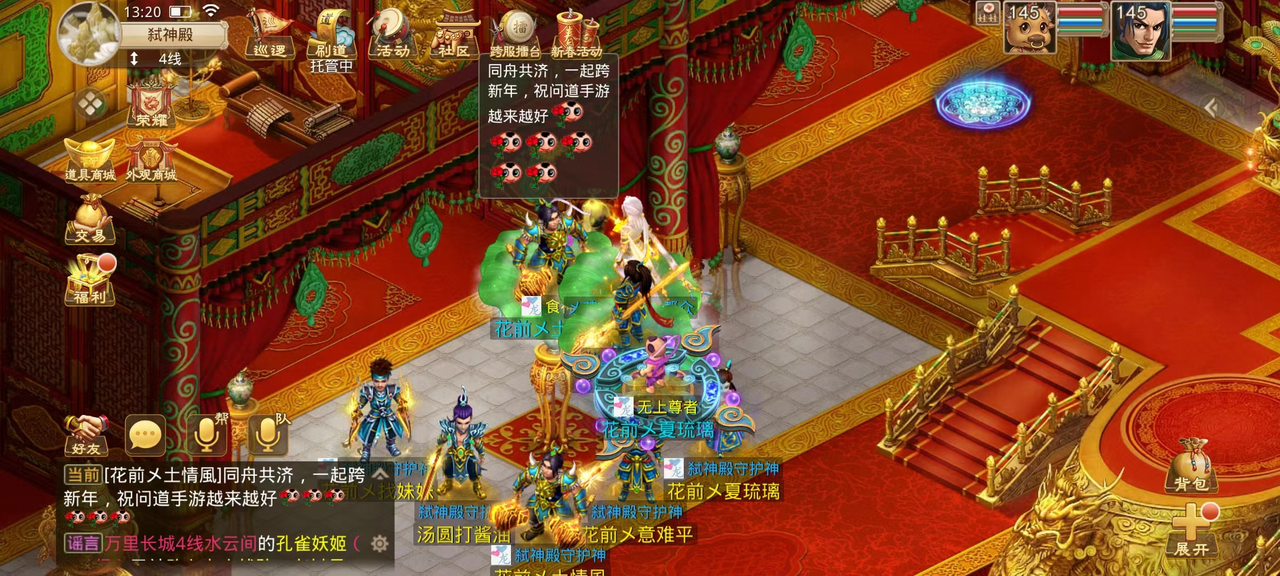The image size is (1280, 576).
Task: Open the 交易 trading bag
Action: 90,219
